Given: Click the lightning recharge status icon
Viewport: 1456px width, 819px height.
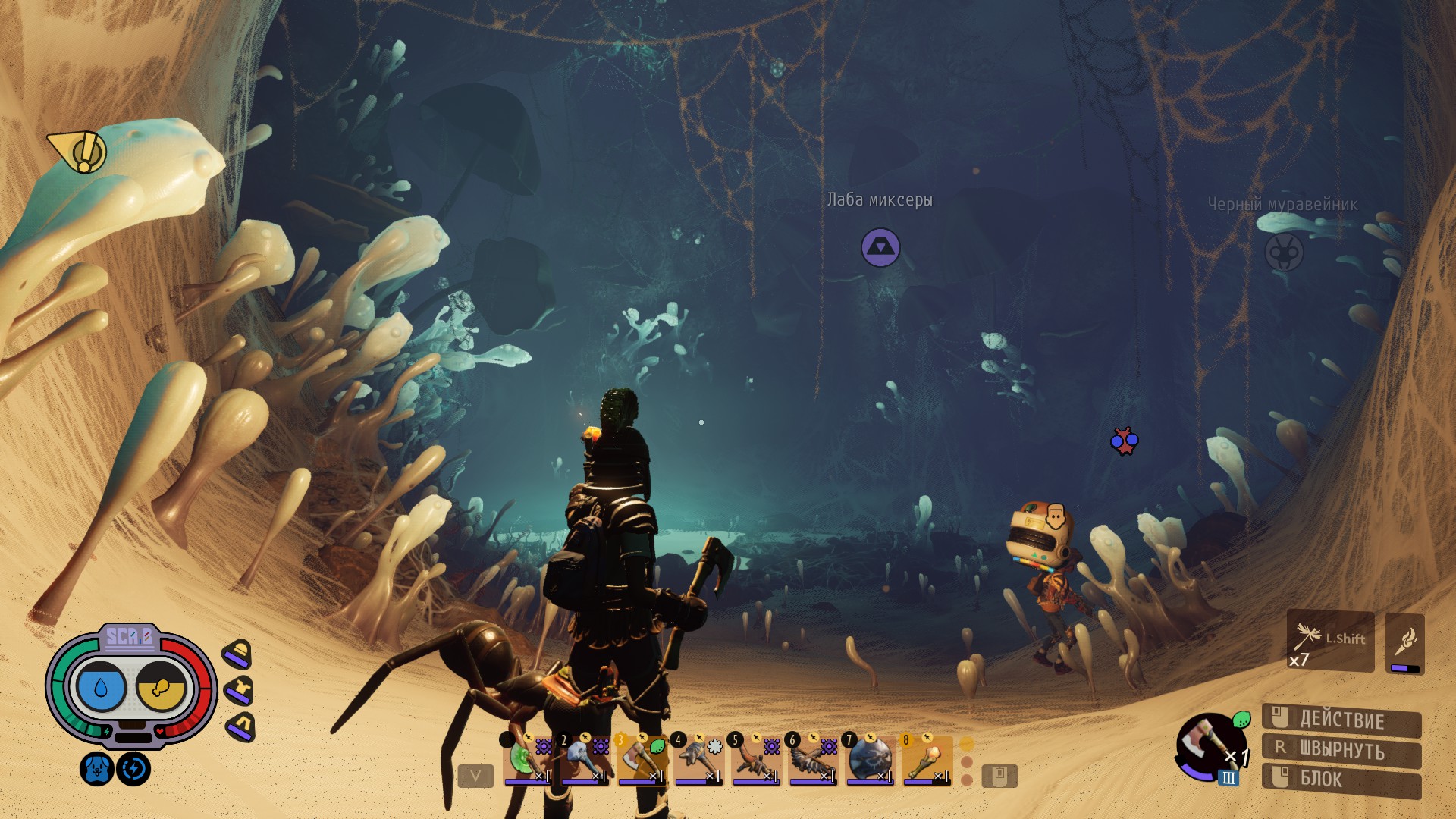Looking at the screenshot, I should (133, 769).
